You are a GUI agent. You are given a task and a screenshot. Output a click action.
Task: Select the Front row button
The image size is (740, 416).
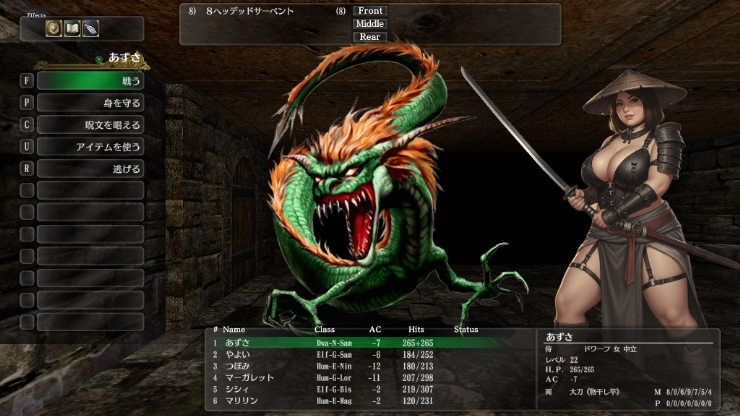[x=370, y=11]
